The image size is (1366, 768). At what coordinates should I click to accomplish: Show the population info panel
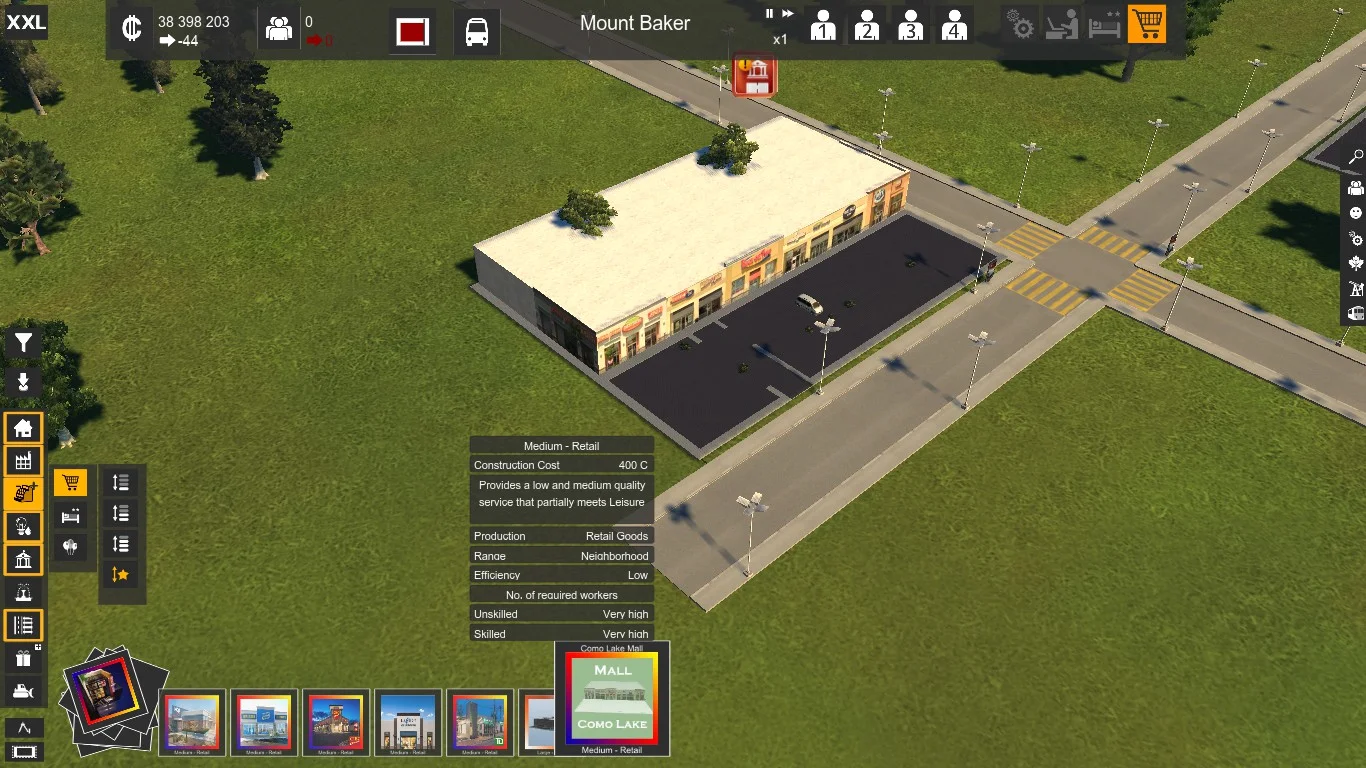(279, 29)
